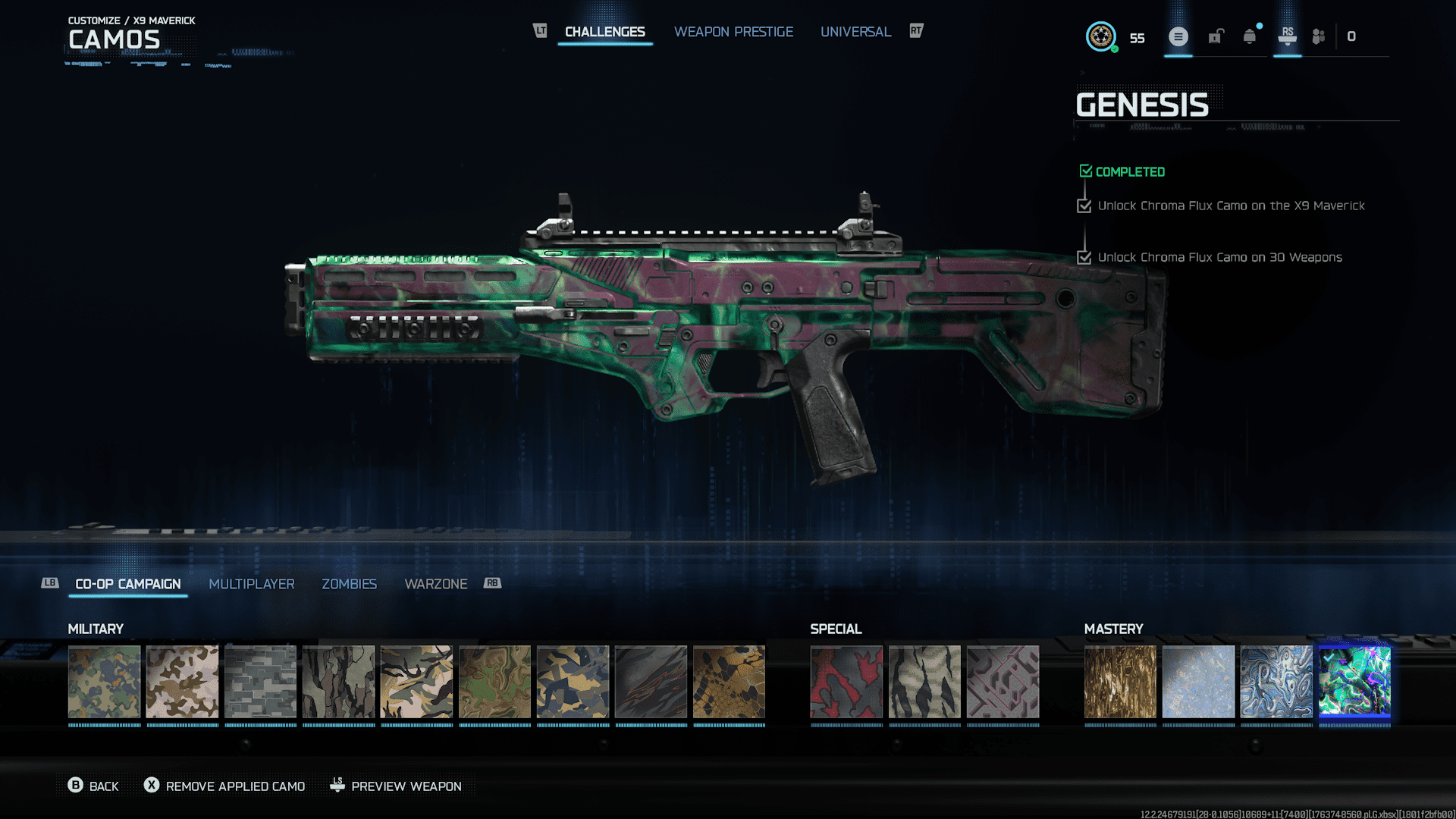Remove the applied camo
Screen dimensions: 1456x819
tap(225, 786)
